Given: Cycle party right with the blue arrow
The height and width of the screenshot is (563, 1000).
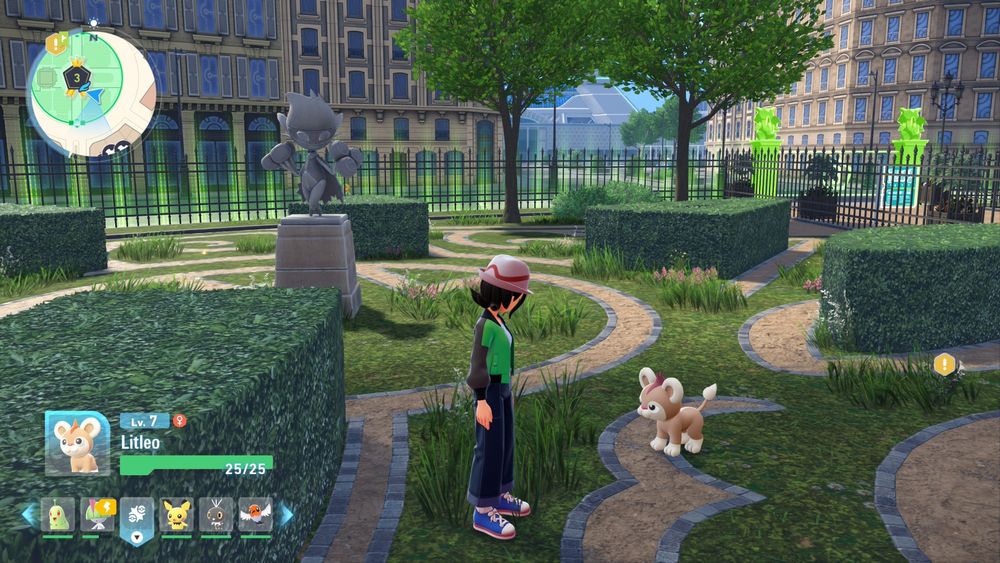Looking at the screenshot, I should 287,515.
